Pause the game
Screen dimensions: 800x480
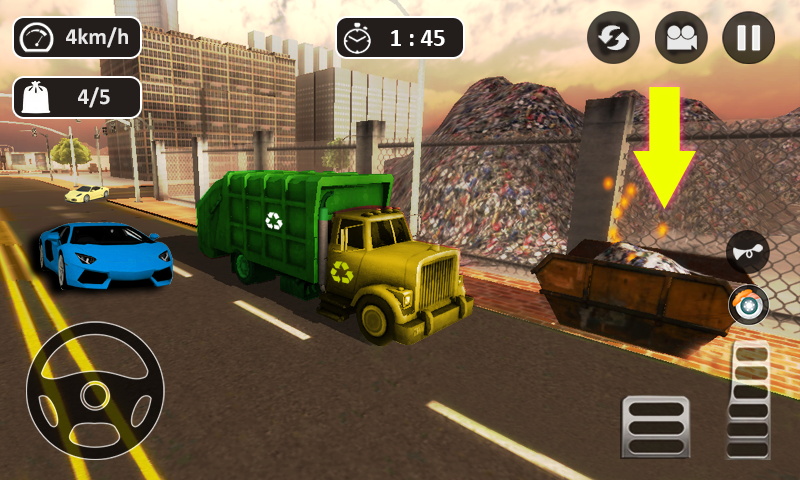(x=748, y=38)
